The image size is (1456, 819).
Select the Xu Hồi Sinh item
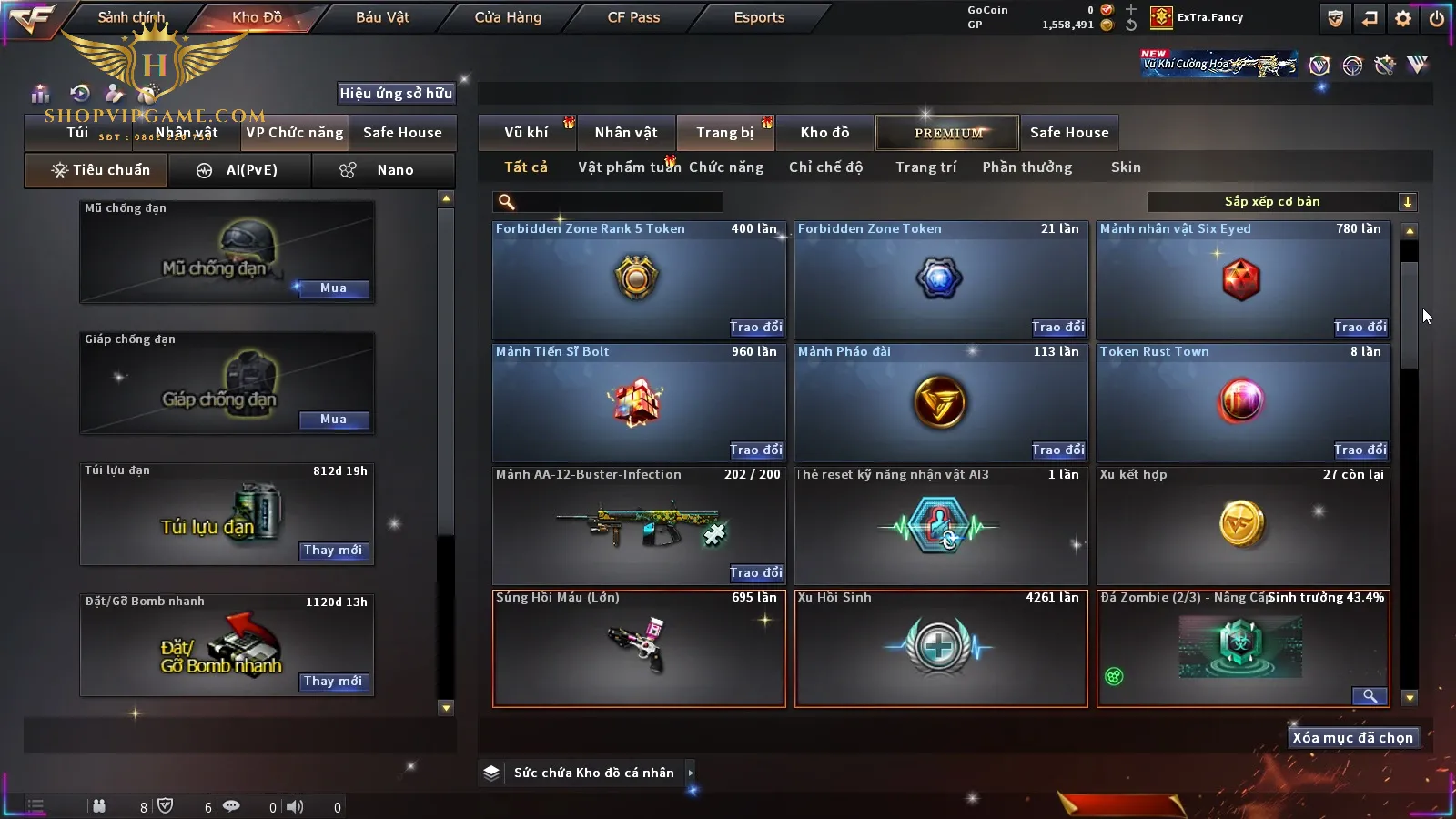[x=940, y=648]
